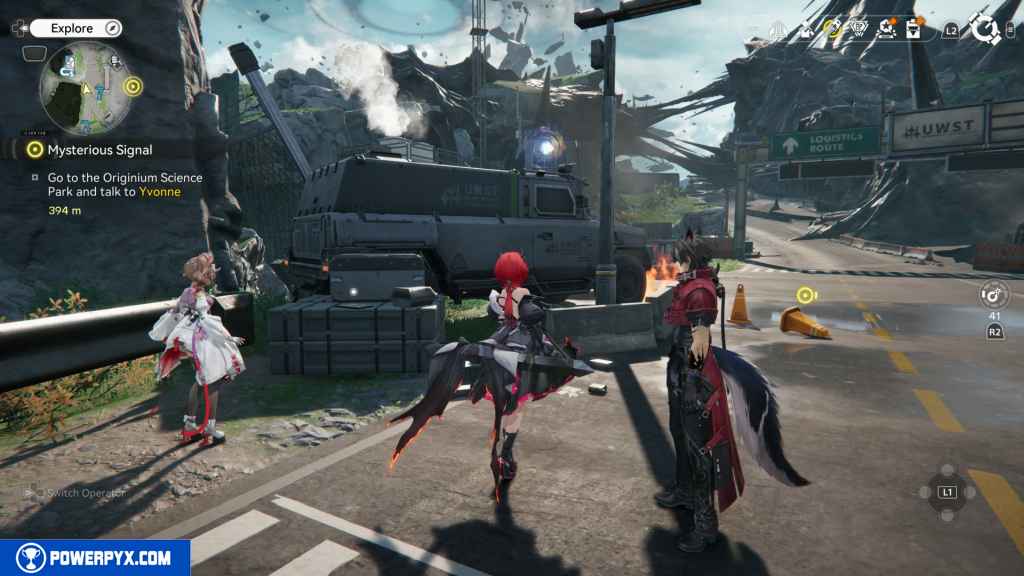The width and height of the screenshot is (1024, 576).
Task: Open the star icon with orange notification
Action: pos(886,29)
